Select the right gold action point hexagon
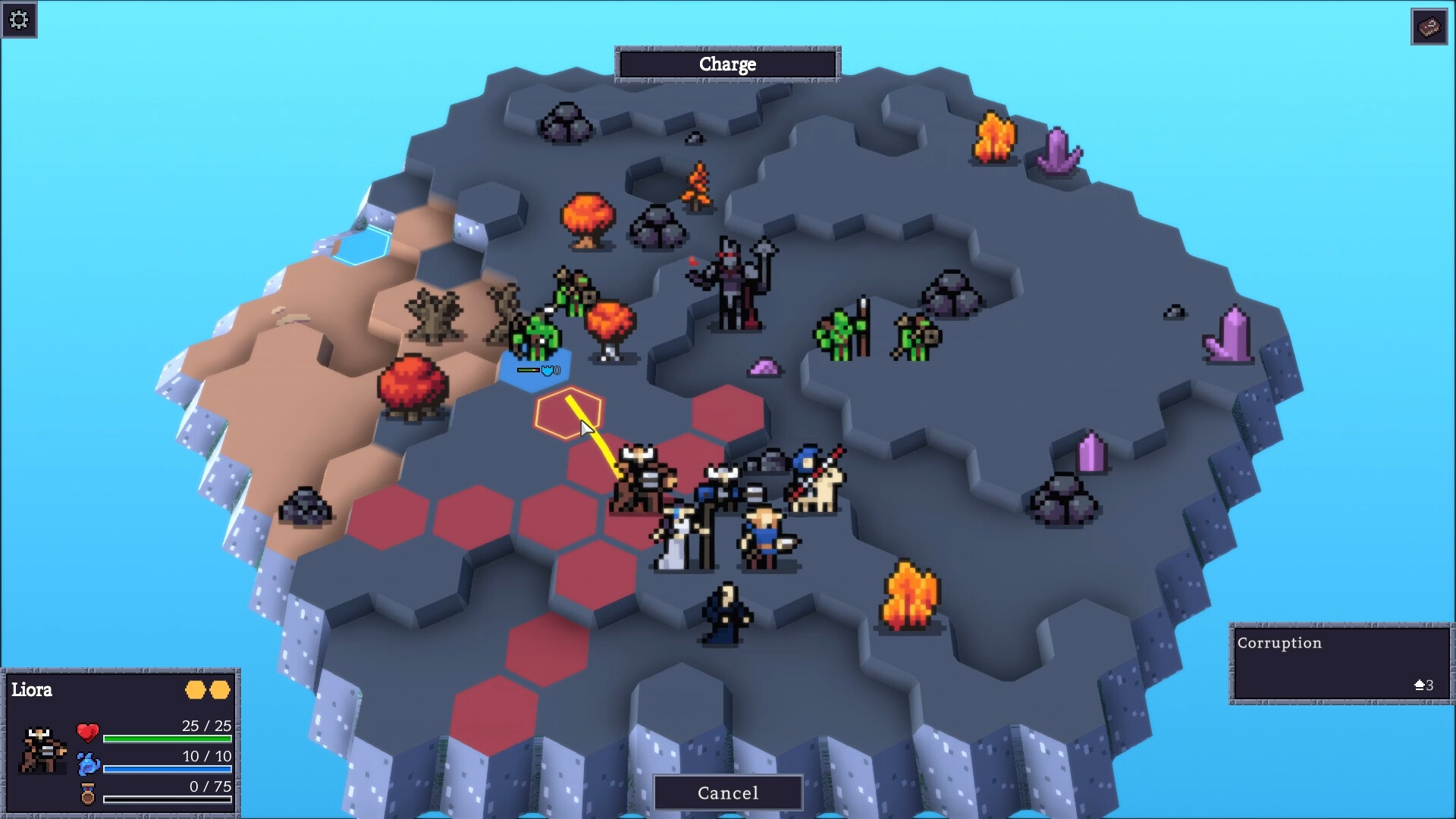 pyautogui.click(x=221, y=690)
